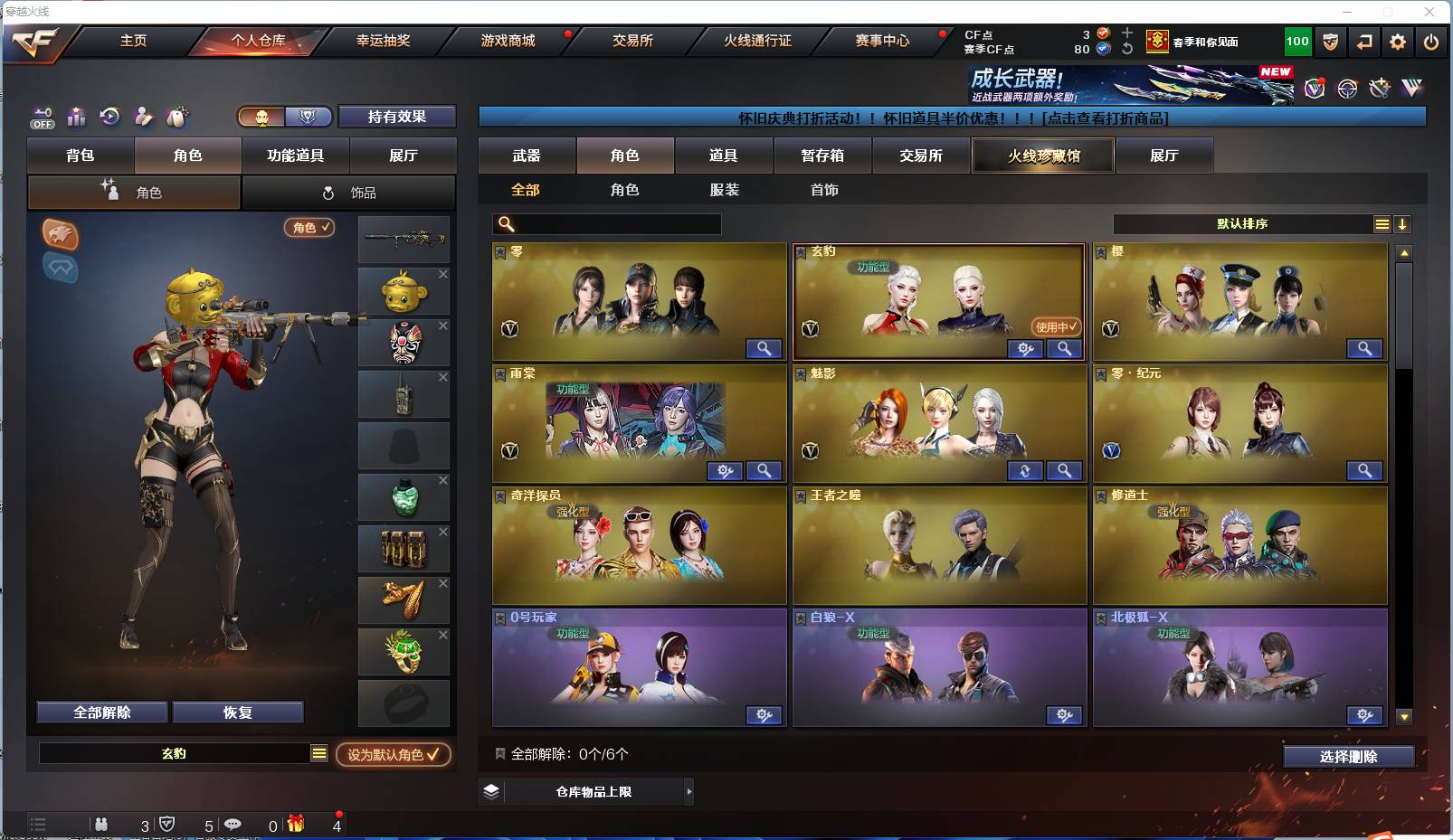Screen dimensions: 1453x840
Task: Open the gear options icon on 雨棠 card
Action: (725, 470)
